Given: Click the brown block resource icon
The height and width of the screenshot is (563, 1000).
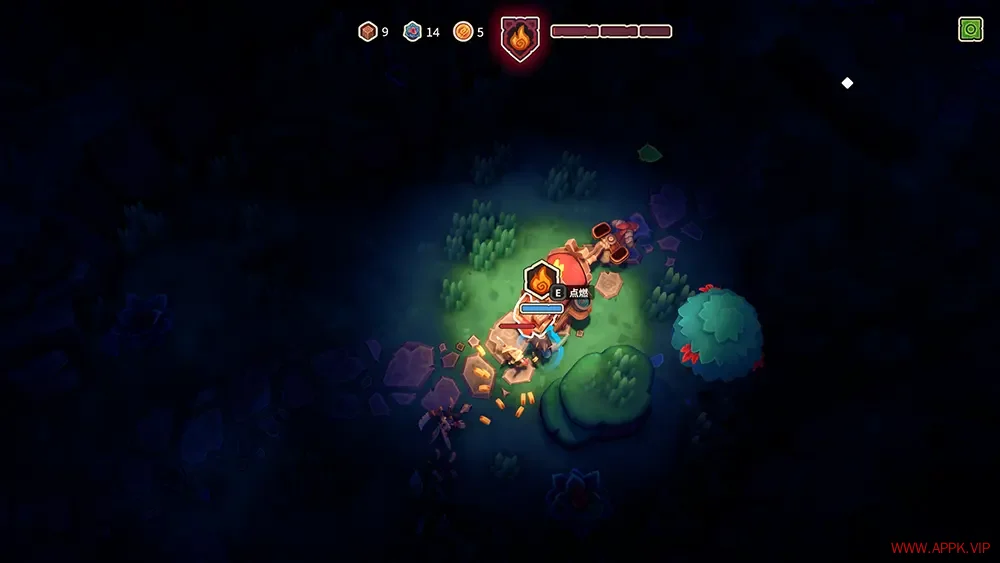Looking at the screenshot, I should coord(367,32).
